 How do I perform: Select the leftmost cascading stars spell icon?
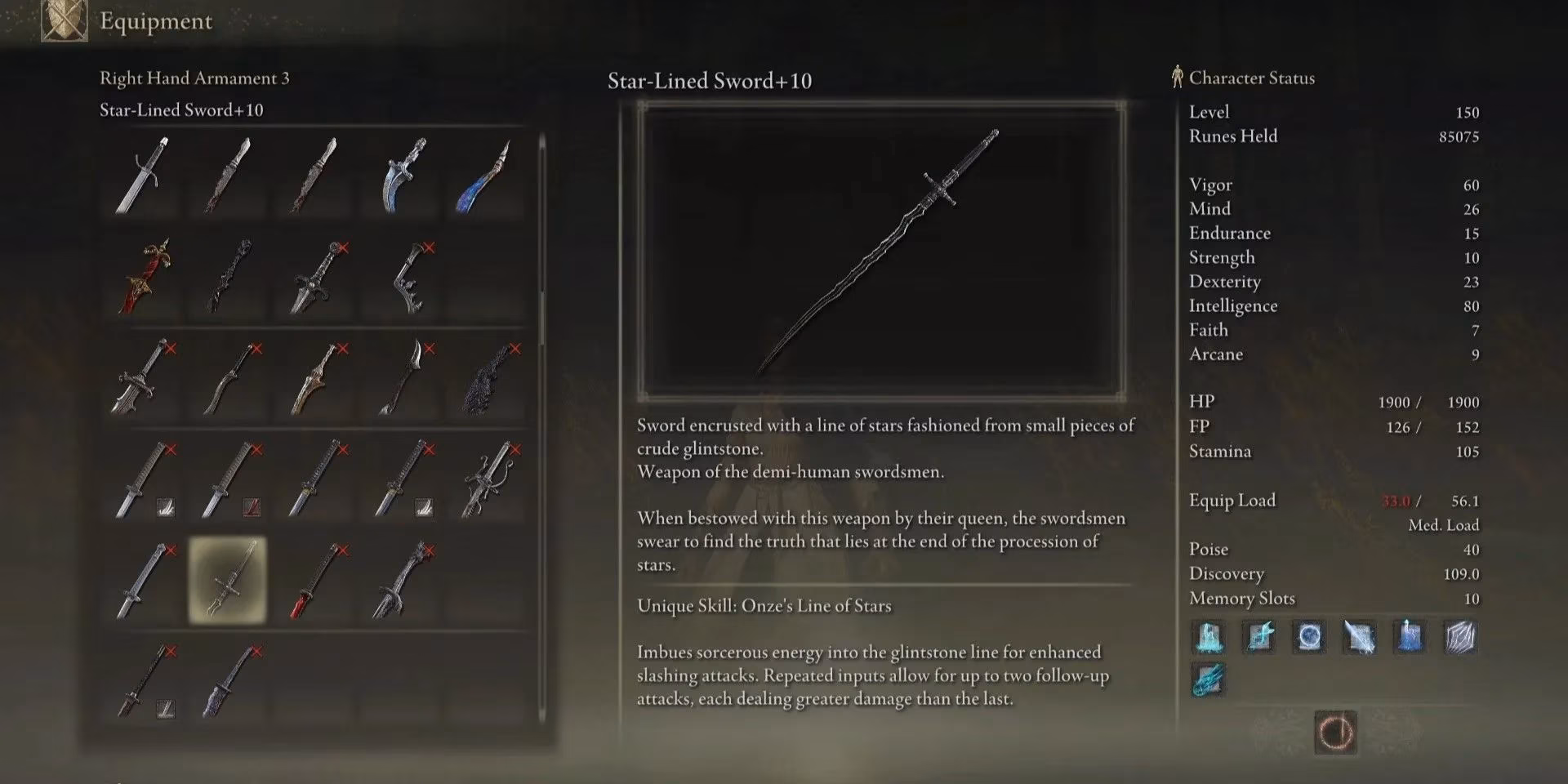[1209, 638]
